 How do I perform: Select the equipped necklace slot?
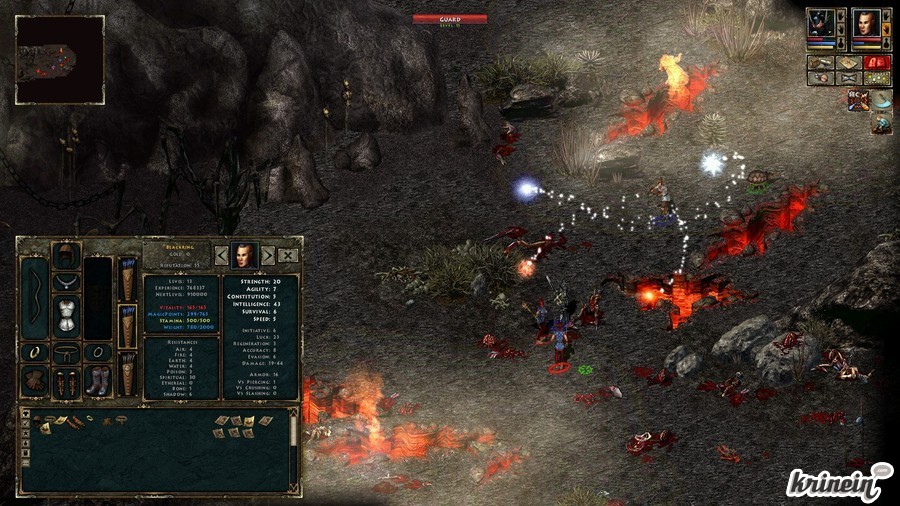tap(66, 281)
